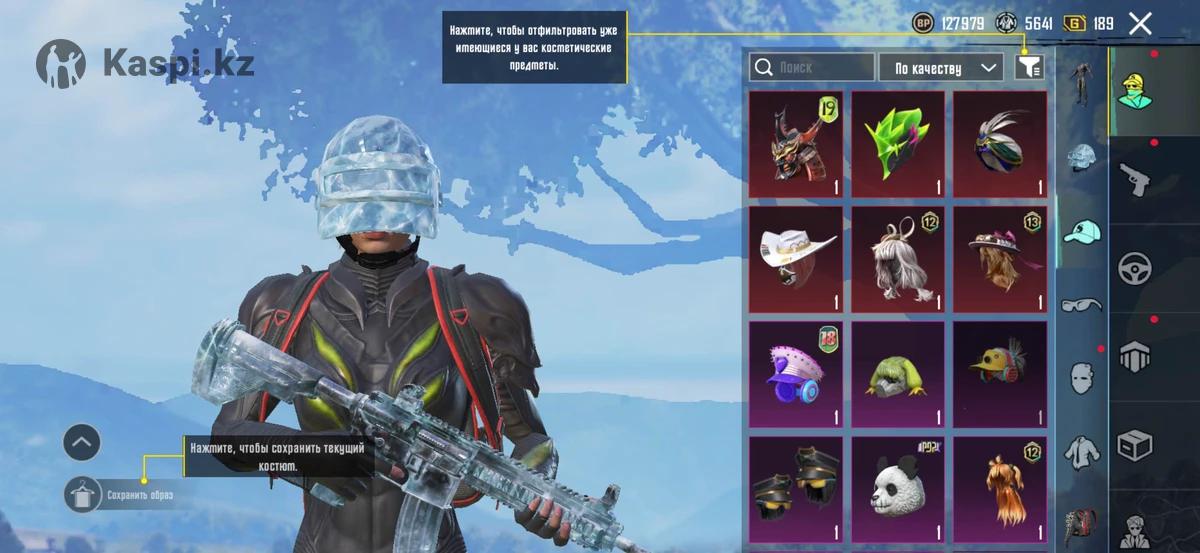Select the grey-white wig with ribbons

(x=898, y=260)
